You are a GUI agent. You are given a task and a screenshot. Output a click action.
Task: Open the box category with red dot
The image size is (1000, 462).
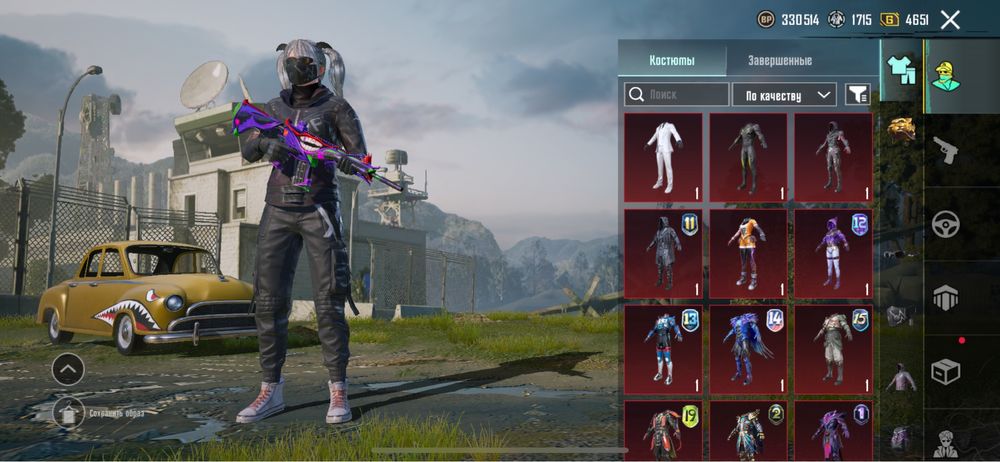click(x=945, y=370)
